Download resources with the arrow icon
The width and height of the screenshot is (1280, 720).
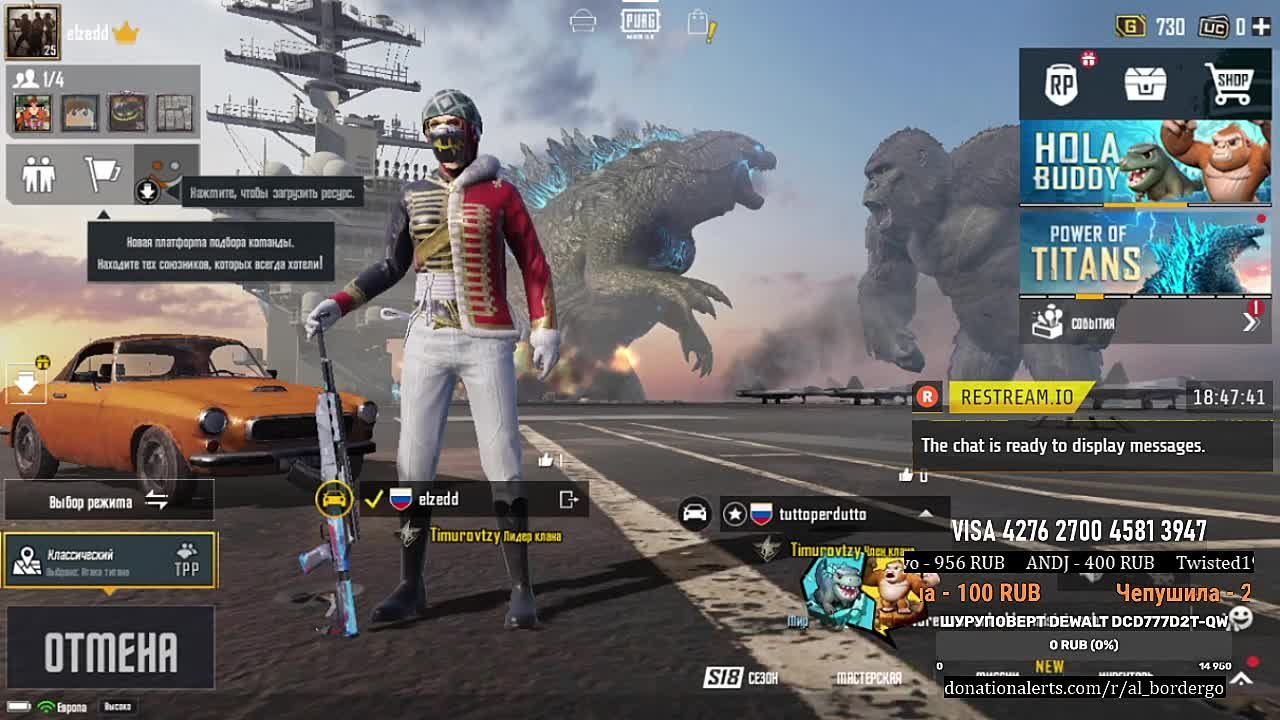tap(147, 190)
